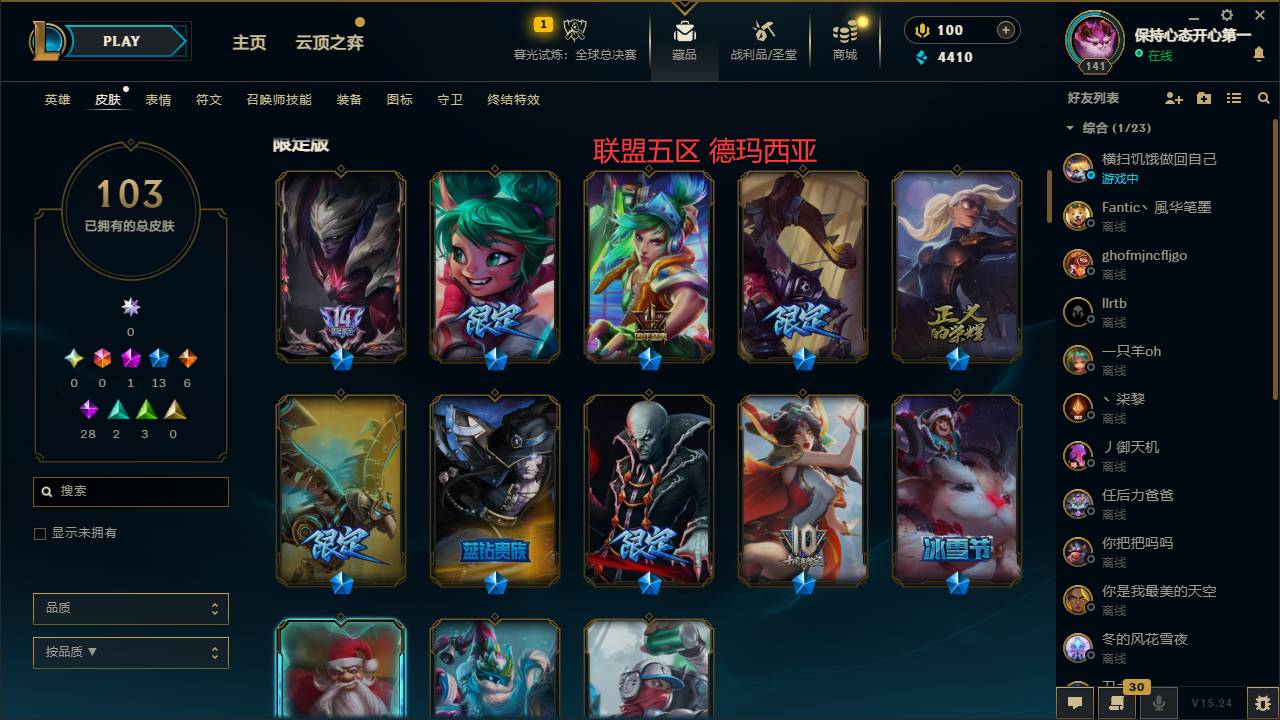
Task: Open the friends list search icon
Action: click(1263, 98)
